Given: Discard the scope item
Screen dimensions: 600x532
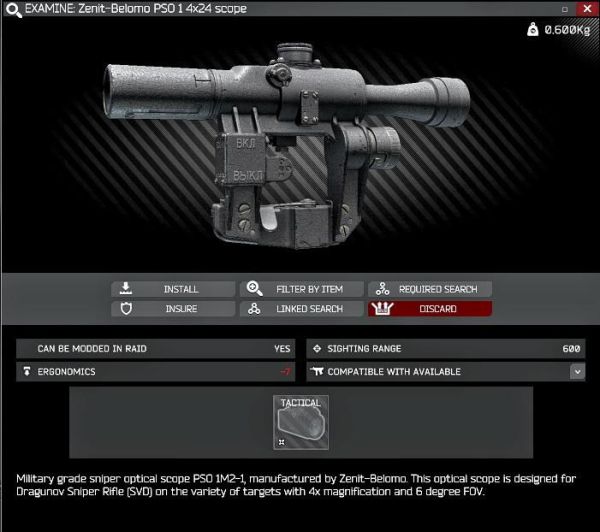Looking at the screenshot, I should coord(430,309).
